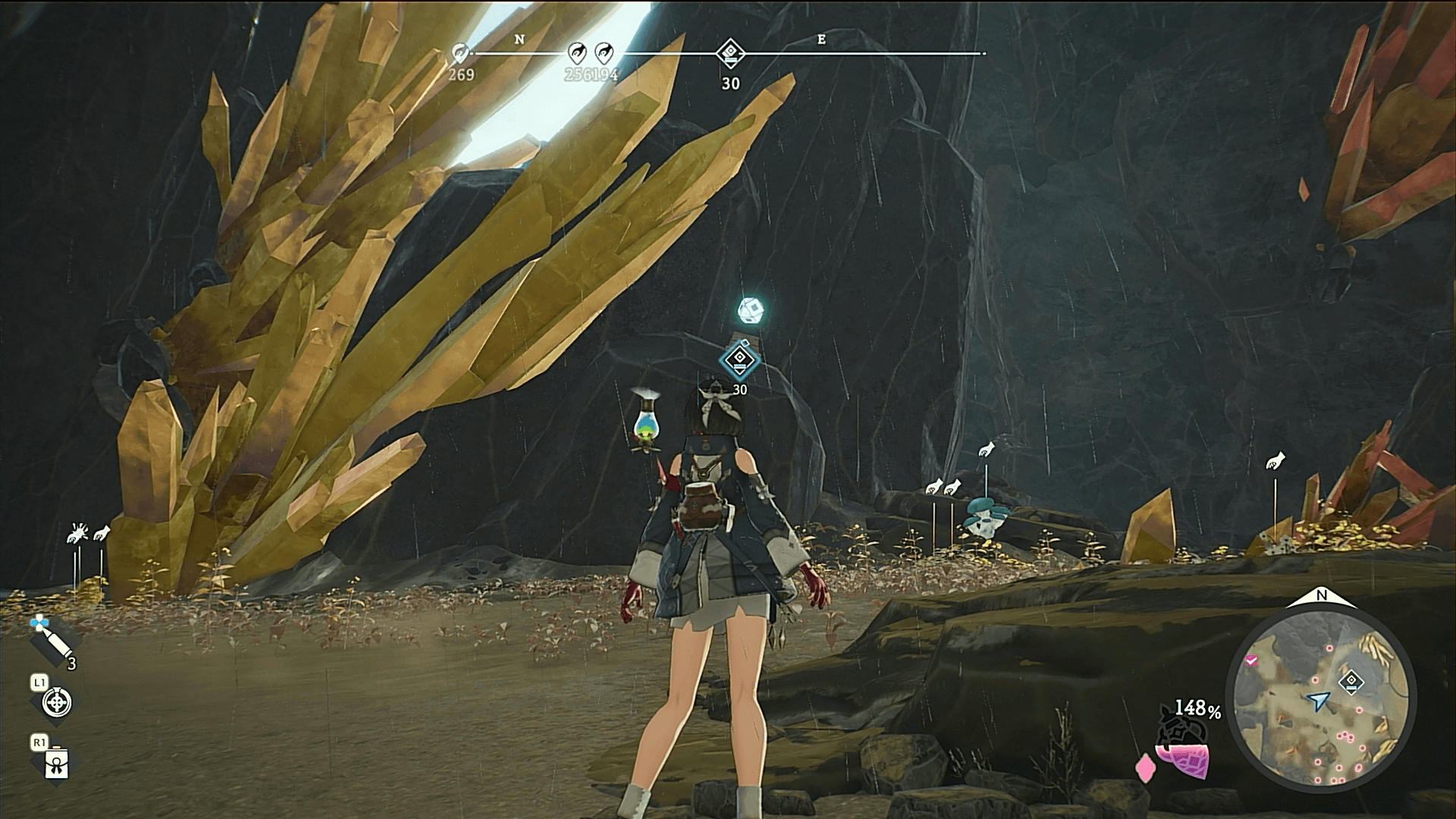Open the circular minimap
This screenshot has height=819, width=1456.
coord(1321,698)
